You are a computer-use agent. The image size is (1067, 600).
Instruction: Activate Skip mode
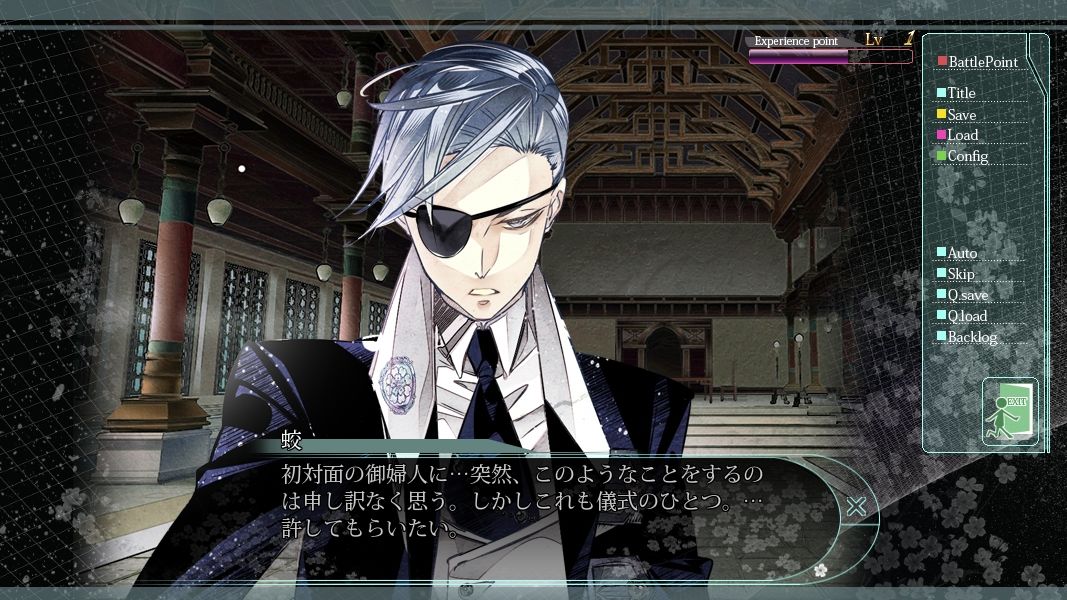[960, 274]
